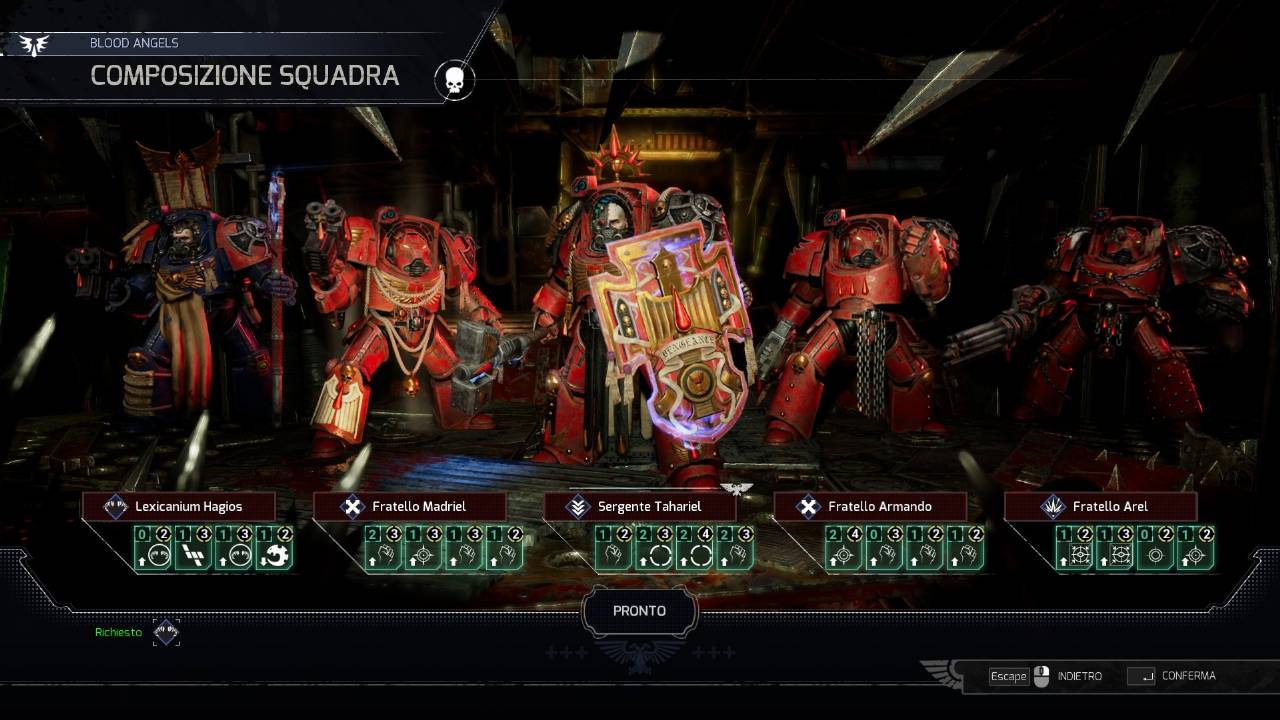Select Lexicanium Hagios name plate
This screenshot has width=1280, height=720.
[x=178, y=506]
